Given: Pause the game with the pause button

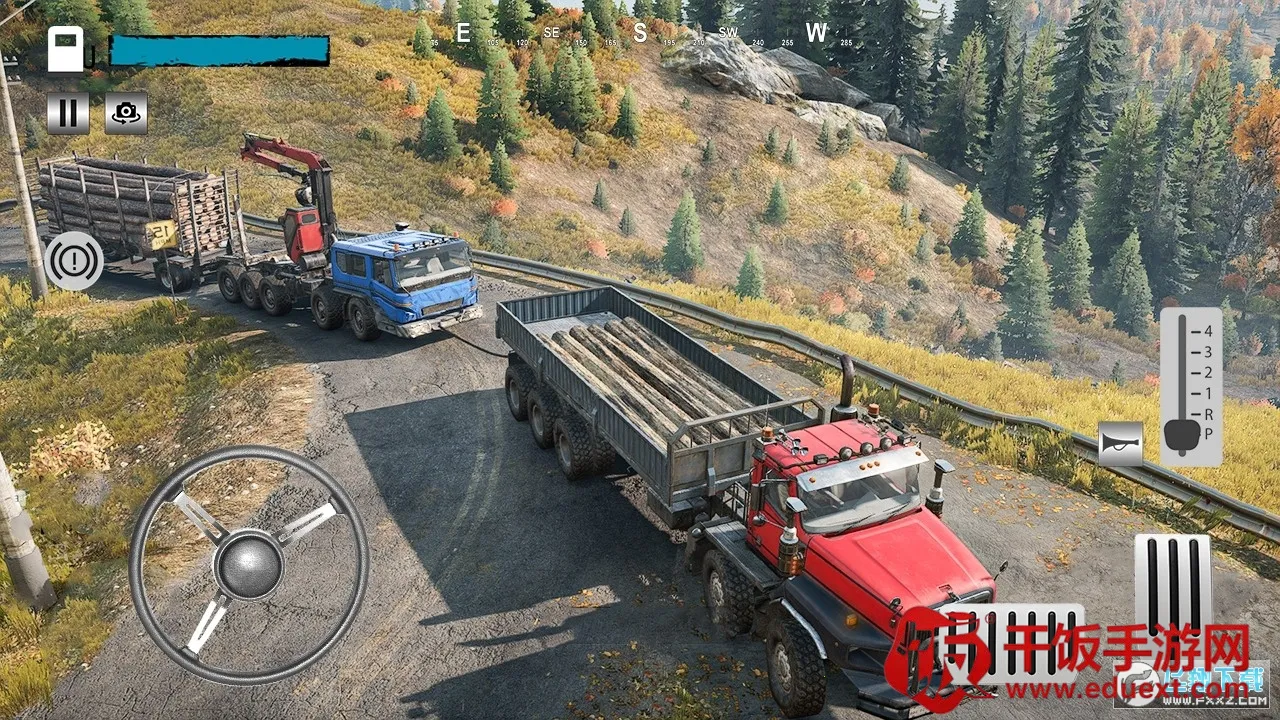Looking at the screenshot, I should pos(67,113).
